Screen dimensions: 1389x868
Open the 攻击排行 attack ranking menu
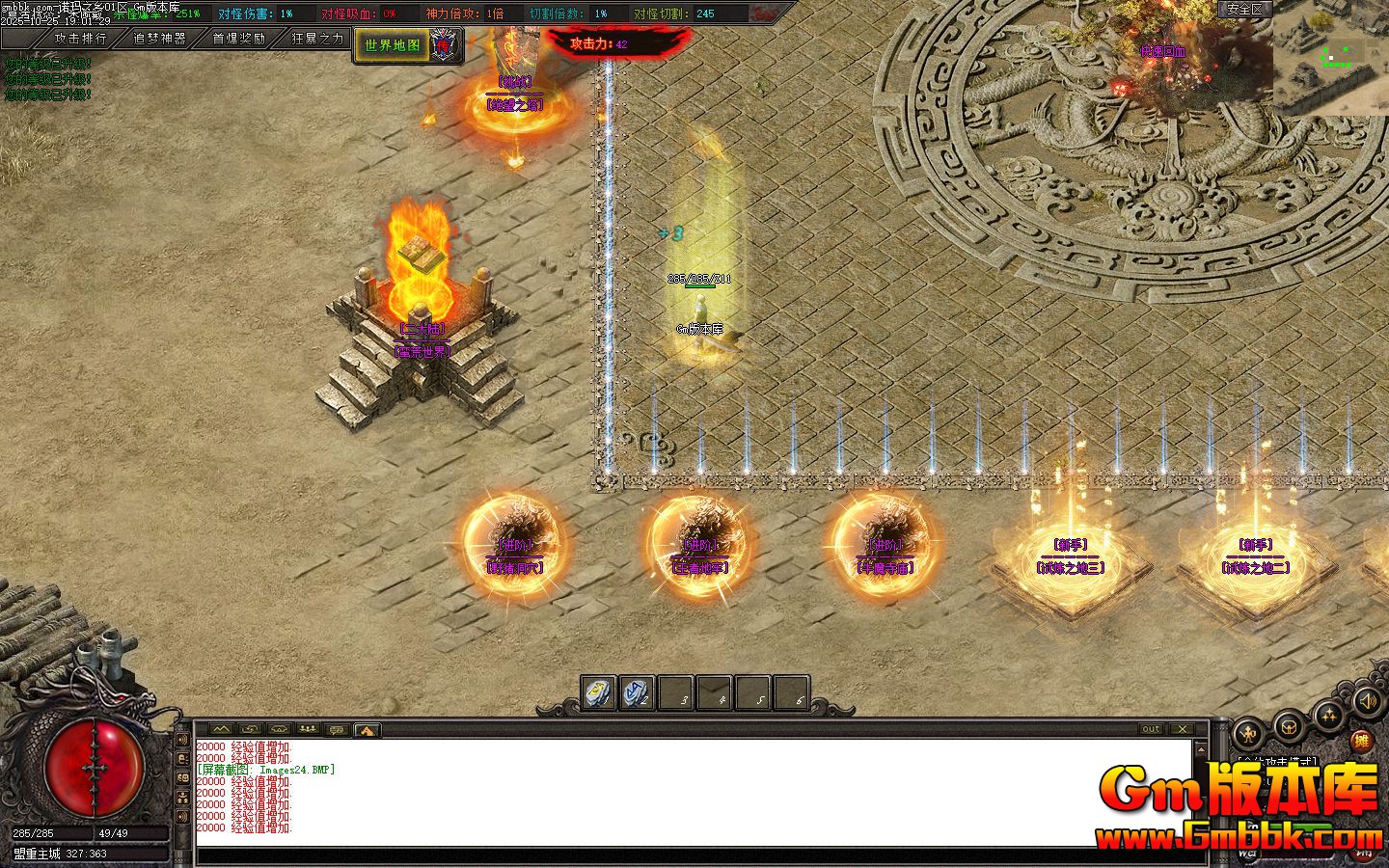click(81, 39)
